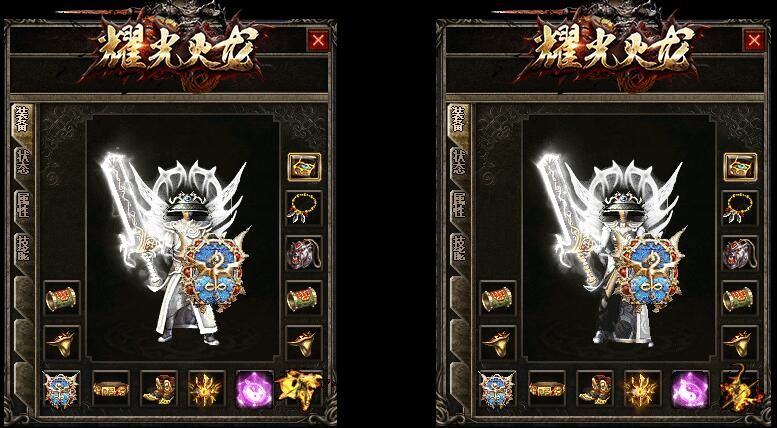Select the 装备 tab in right panel

(x=457, y=121)
